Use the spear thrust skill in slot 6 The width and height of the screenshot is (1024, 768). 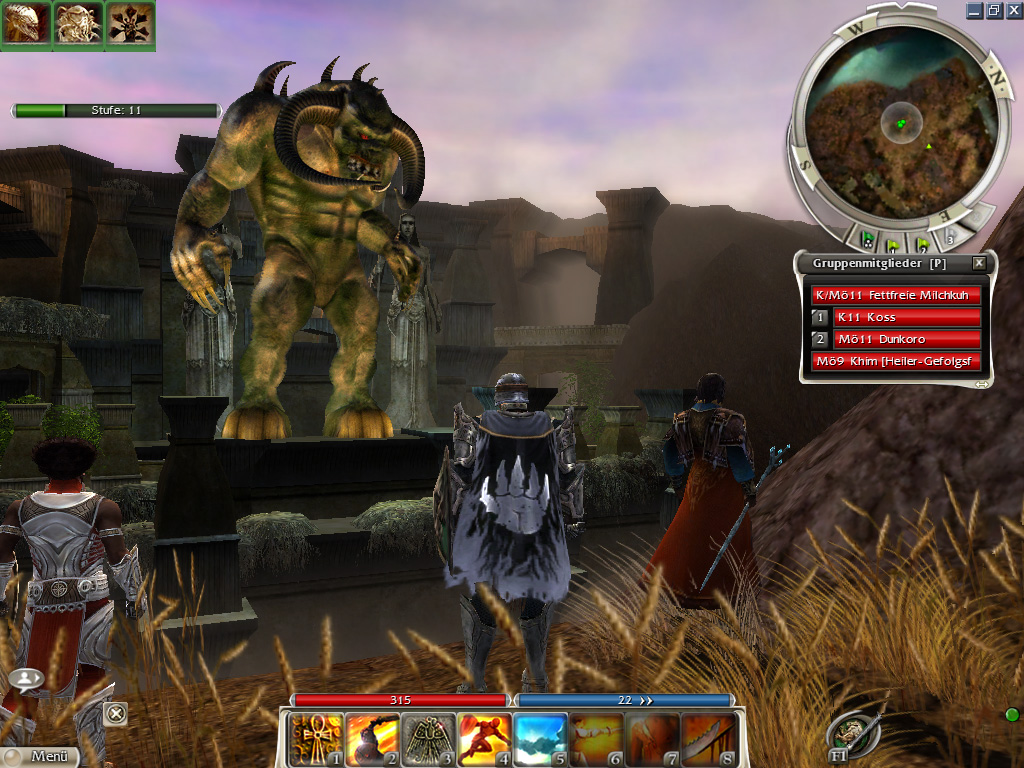[x=597, y=739]
